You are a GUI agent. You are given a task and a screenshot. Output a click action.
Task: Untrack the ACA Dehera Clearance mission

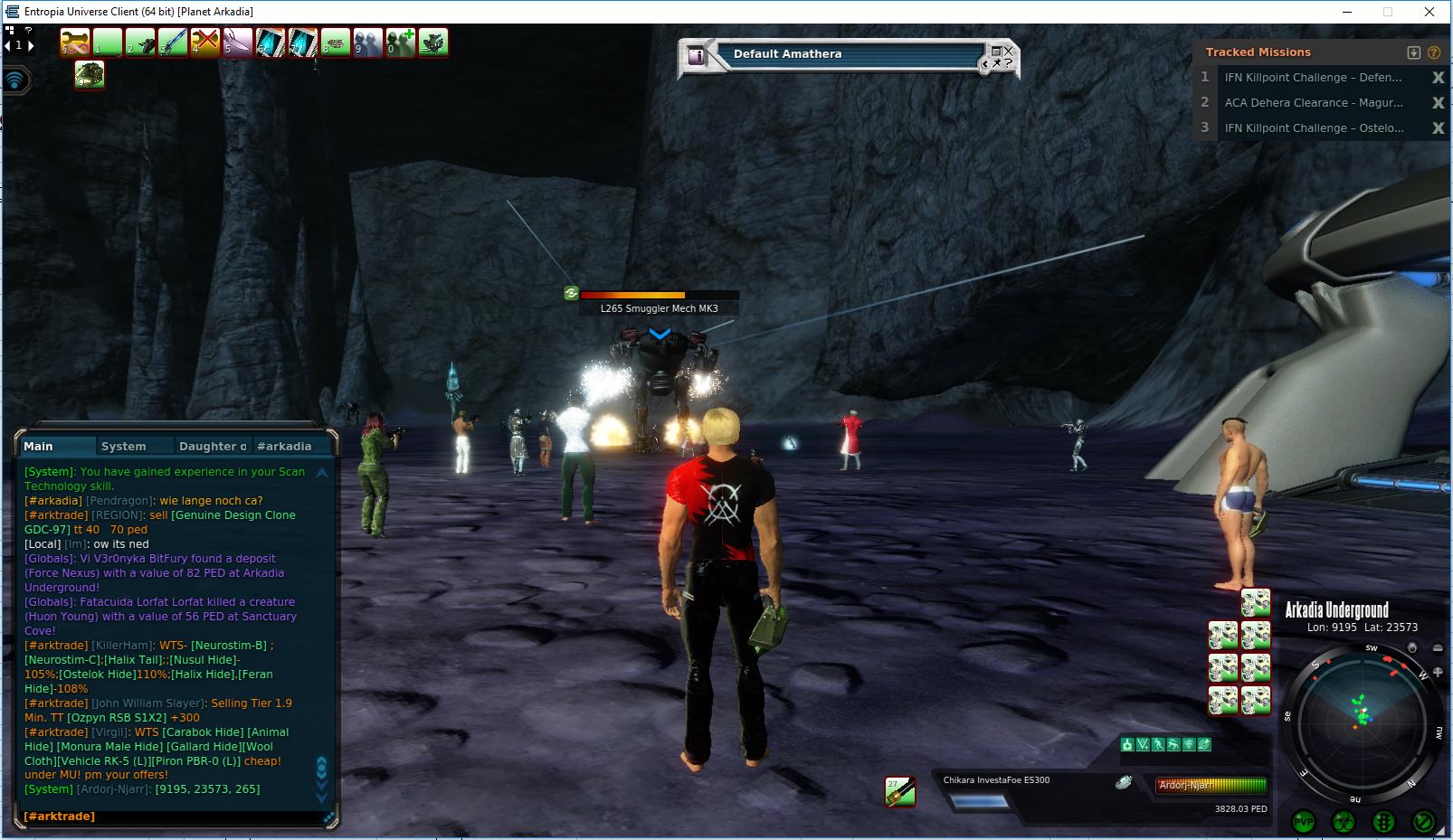(x=1438, y=103)
